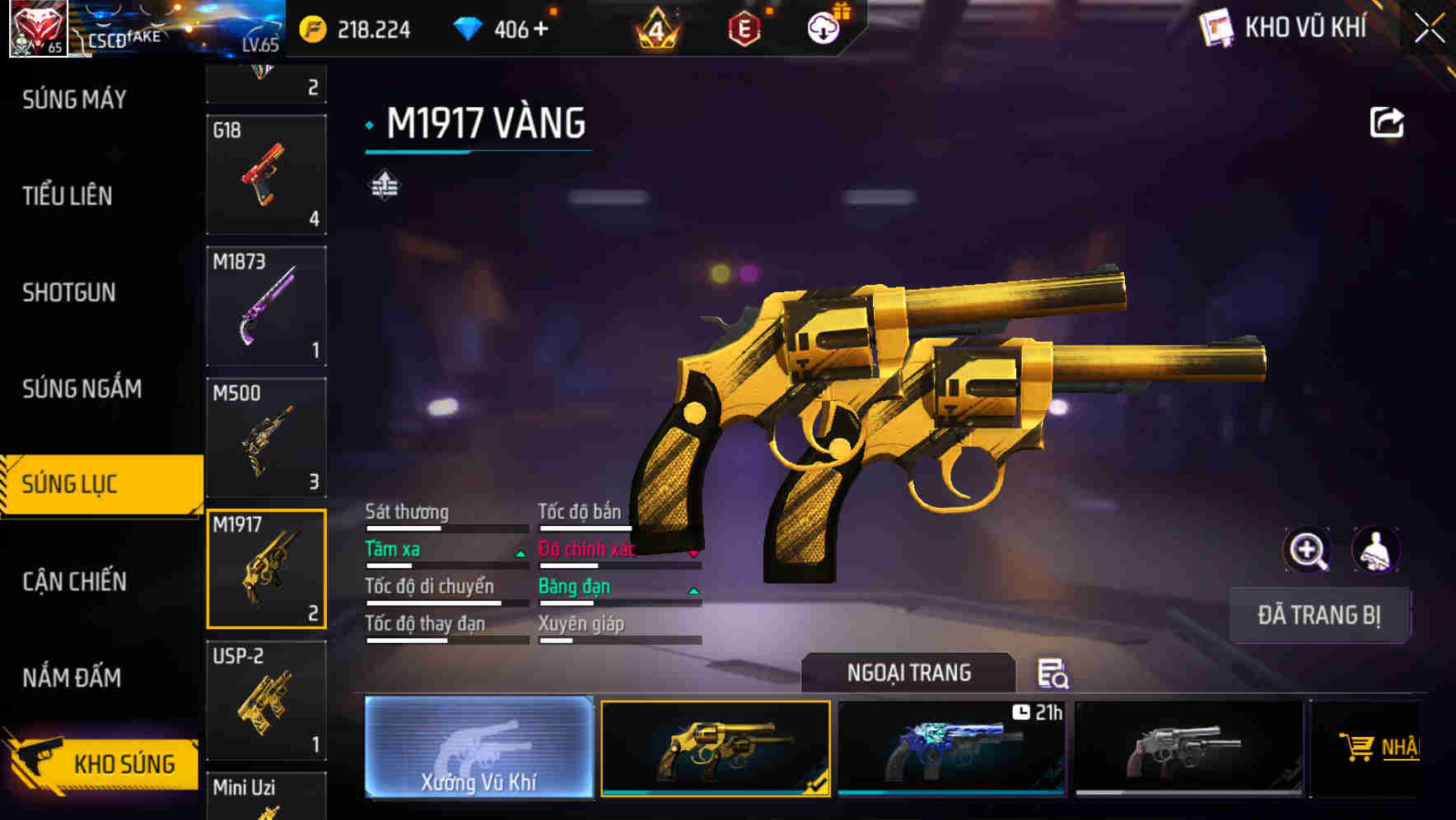Open the gold coin balance icon
Screen dimensions: 1456x820
coord(313,27)
